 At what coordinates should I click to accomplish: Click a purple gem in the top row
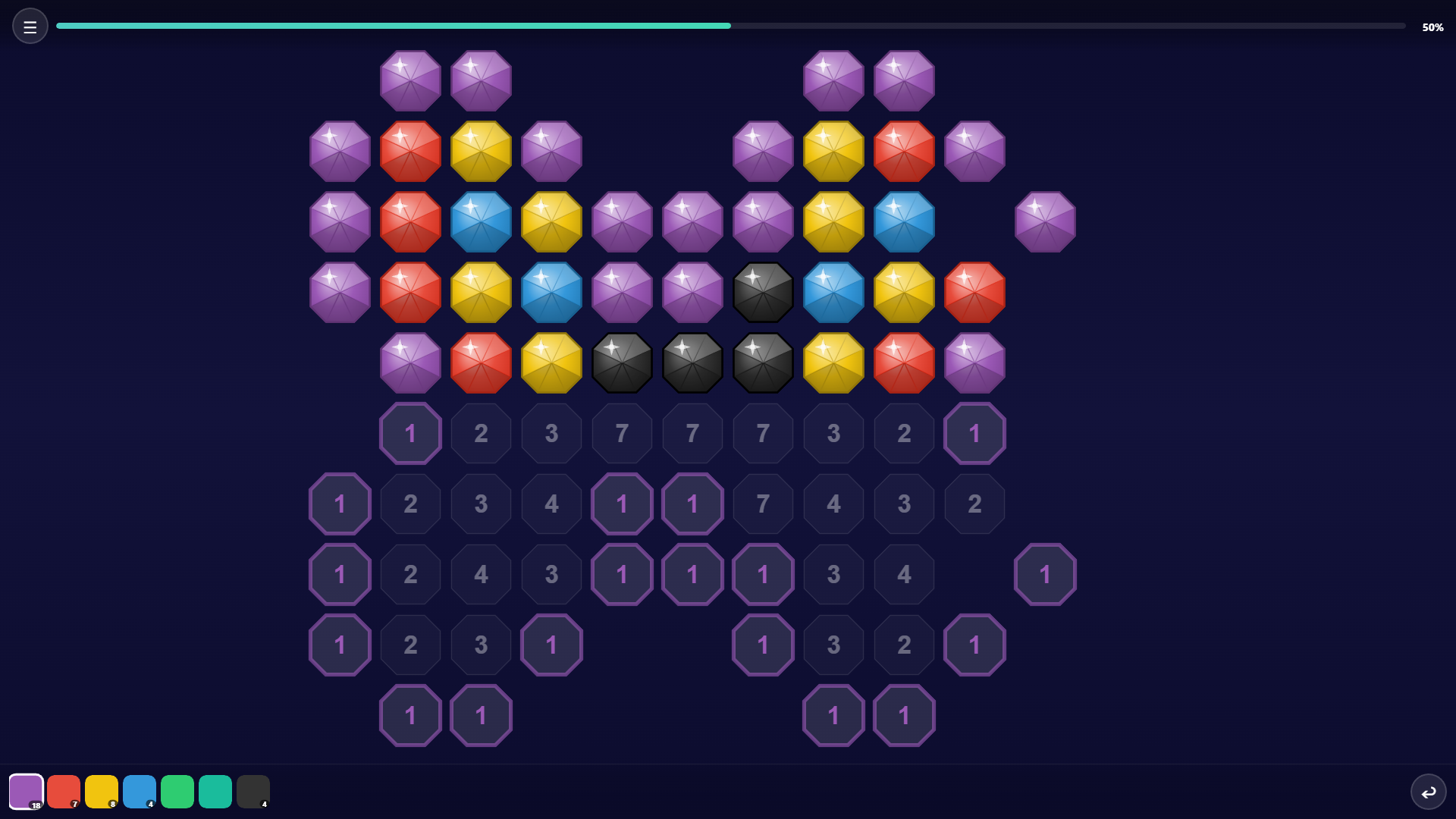410,80
